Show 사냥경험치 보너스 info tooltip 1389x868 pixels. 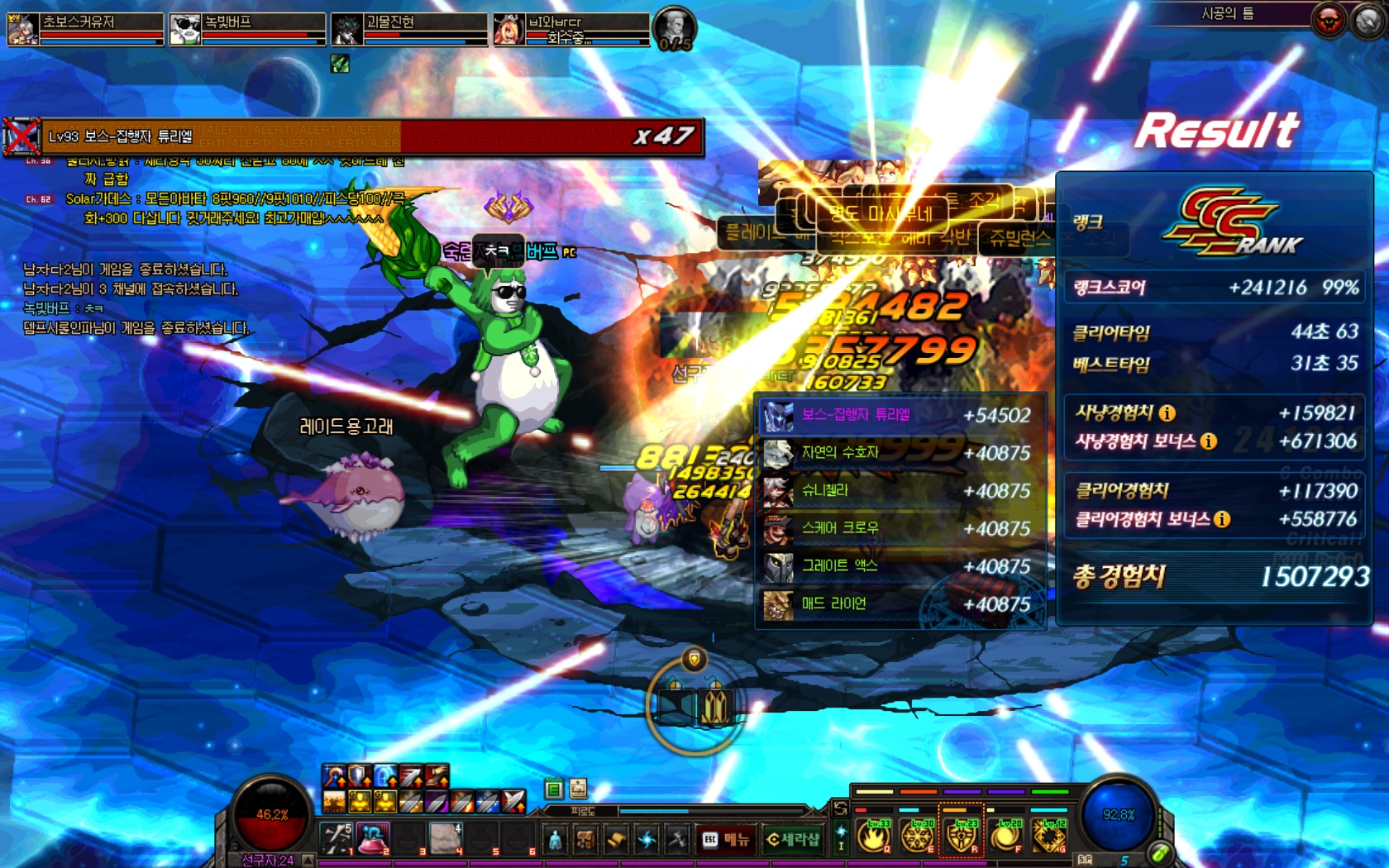point(1208,441)
